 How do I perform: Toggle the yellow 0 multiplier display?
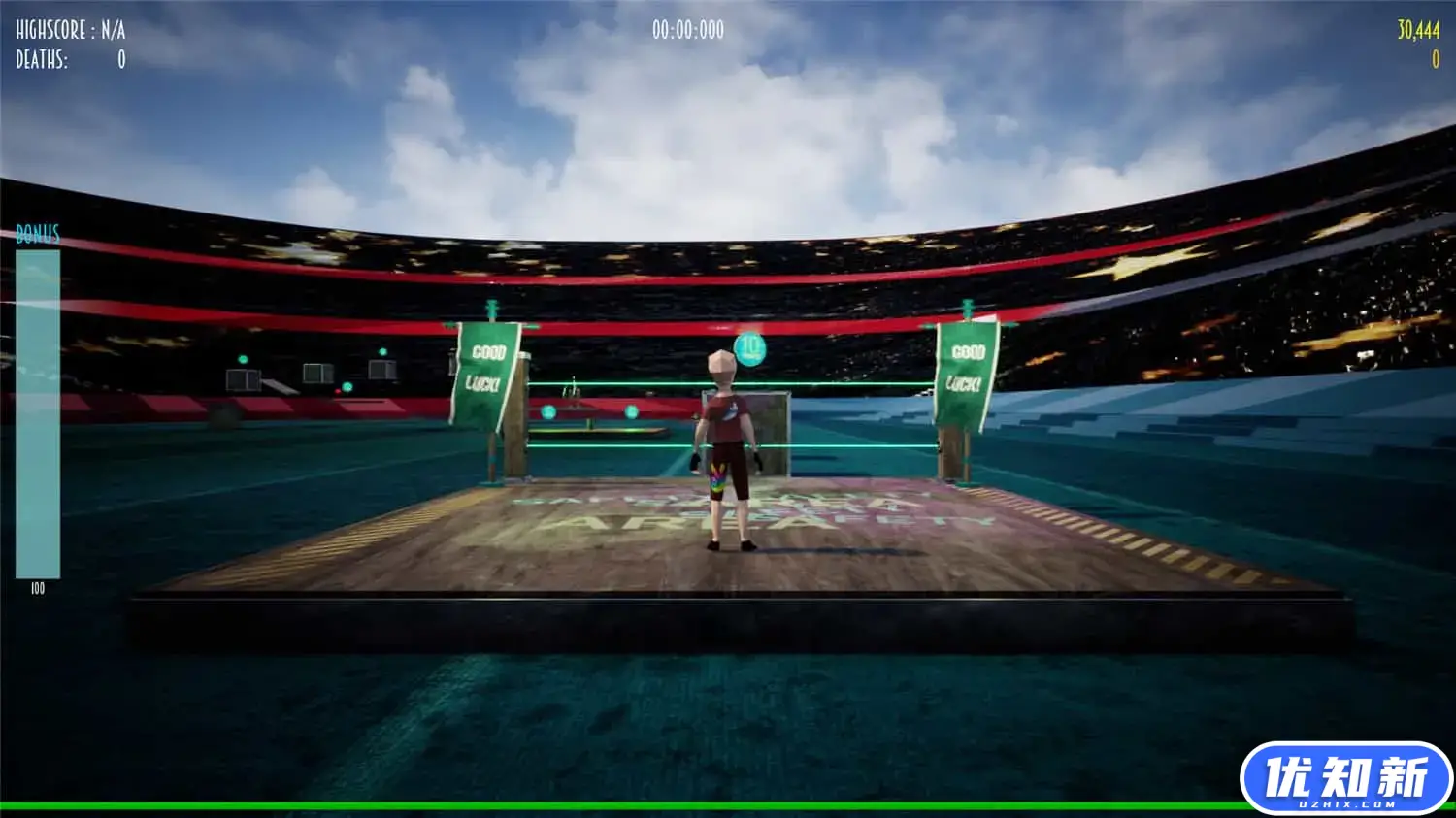click(1437, 58)
